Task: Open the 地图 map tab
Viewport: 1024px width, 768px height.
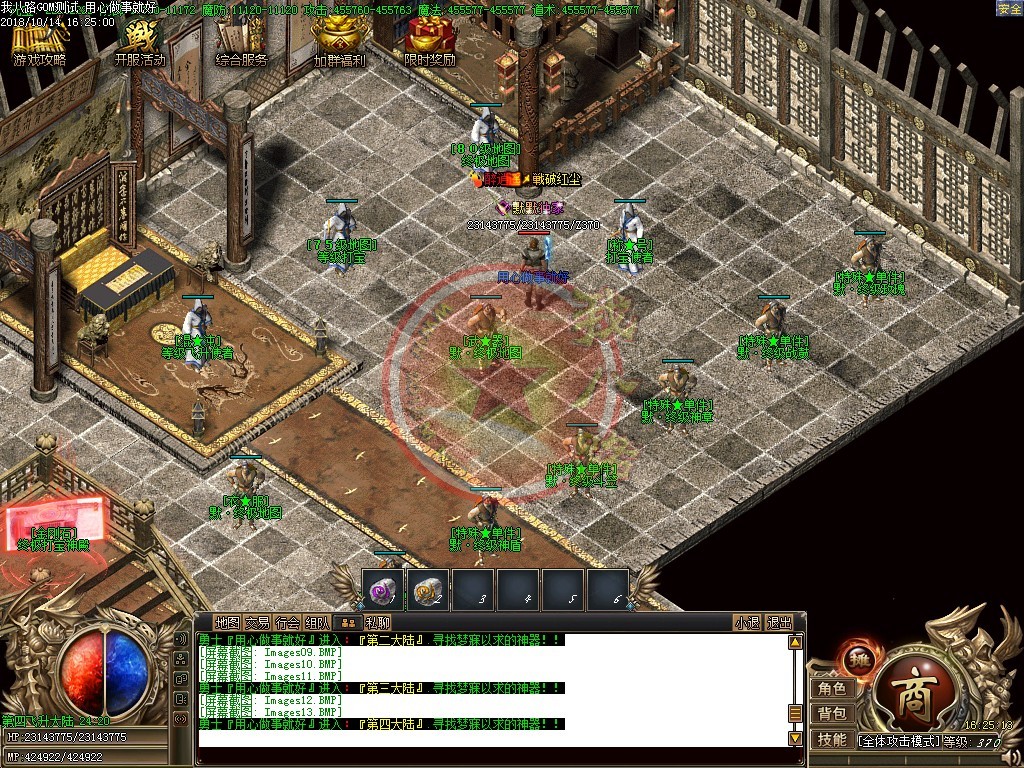Action: point(227,622)
